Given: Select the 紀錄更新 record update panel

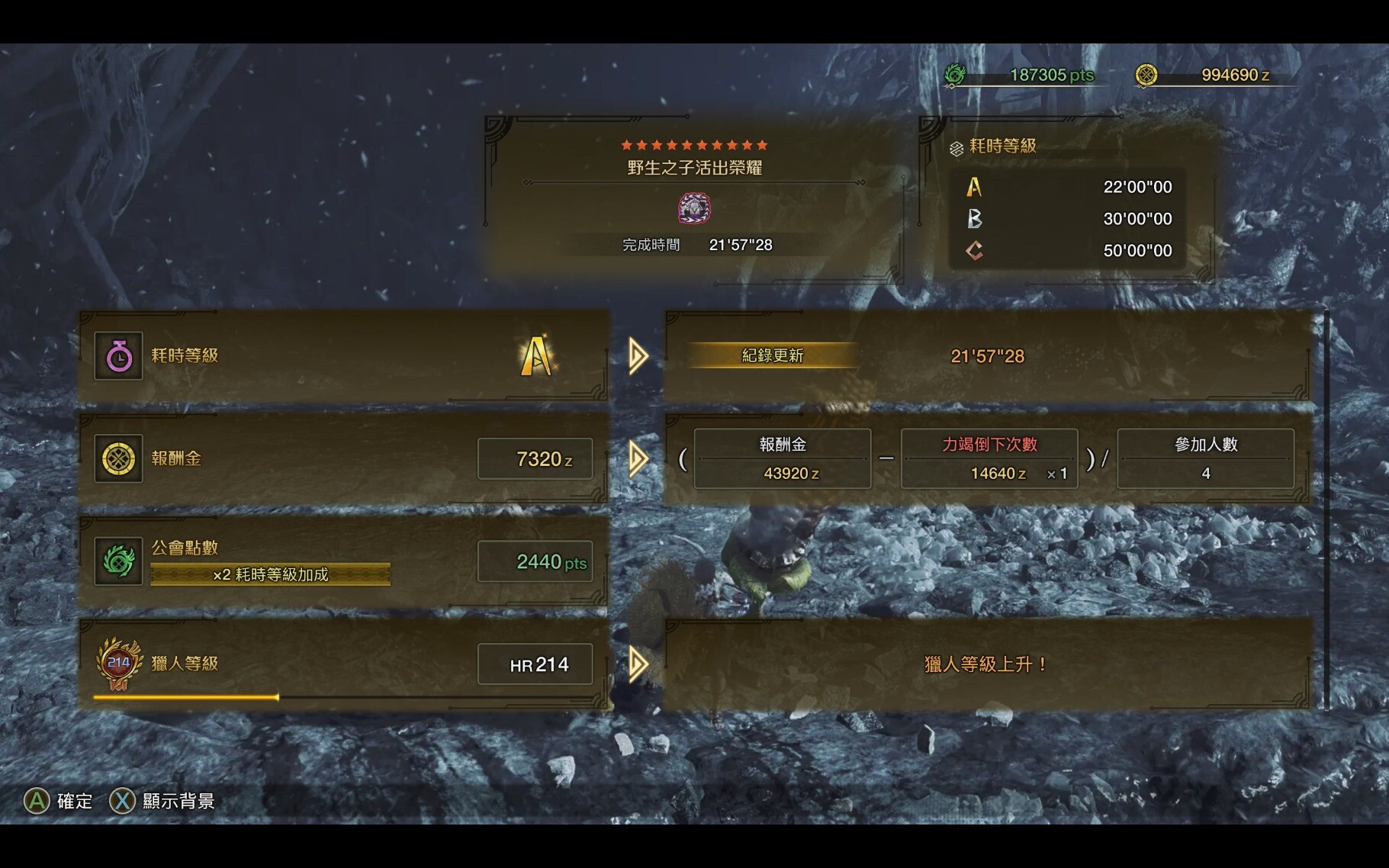Looking at the screenshot, I should [x=988, y=355].
